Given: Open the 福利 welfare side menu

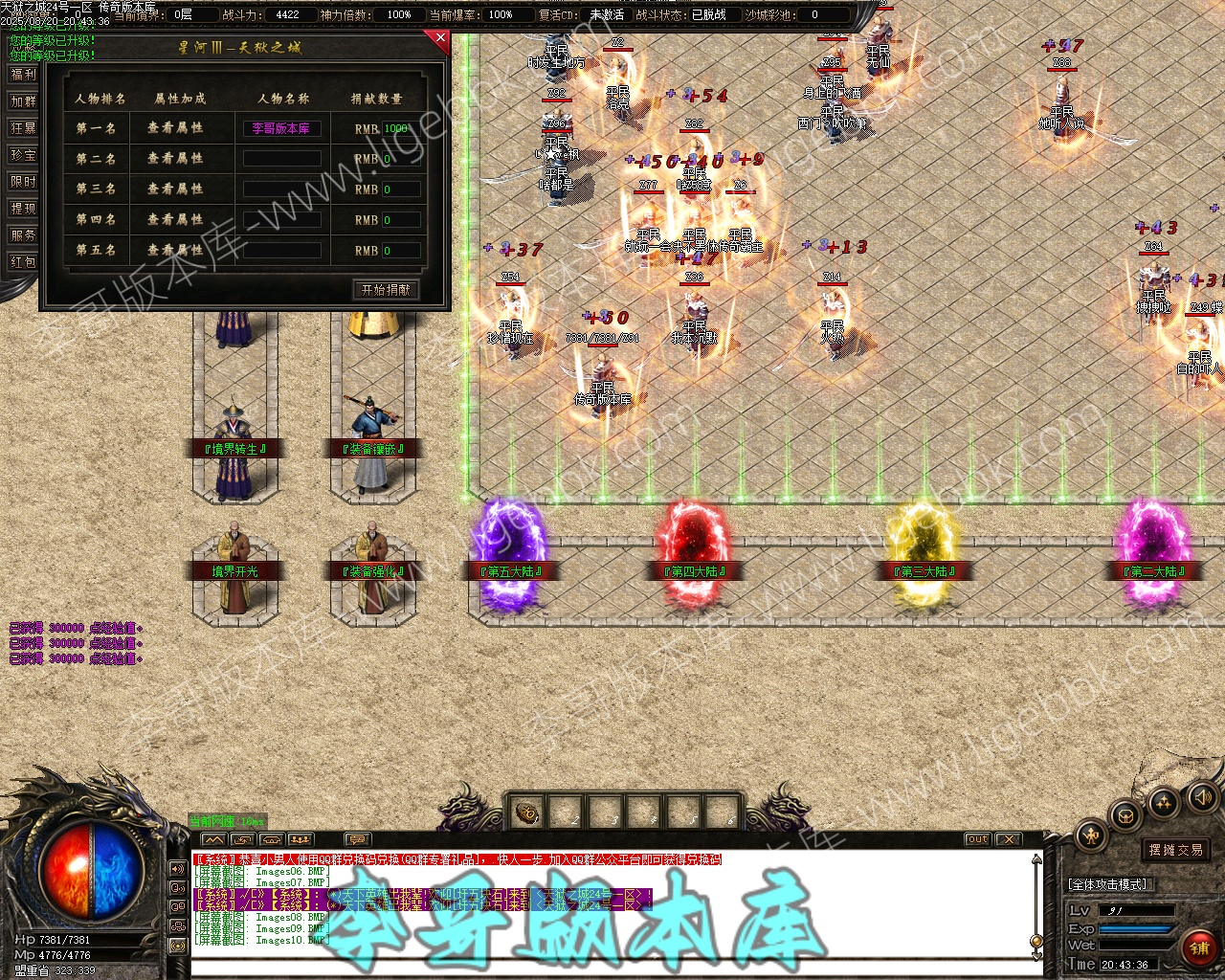Looking at the screenshot, I should pos(22,75).
